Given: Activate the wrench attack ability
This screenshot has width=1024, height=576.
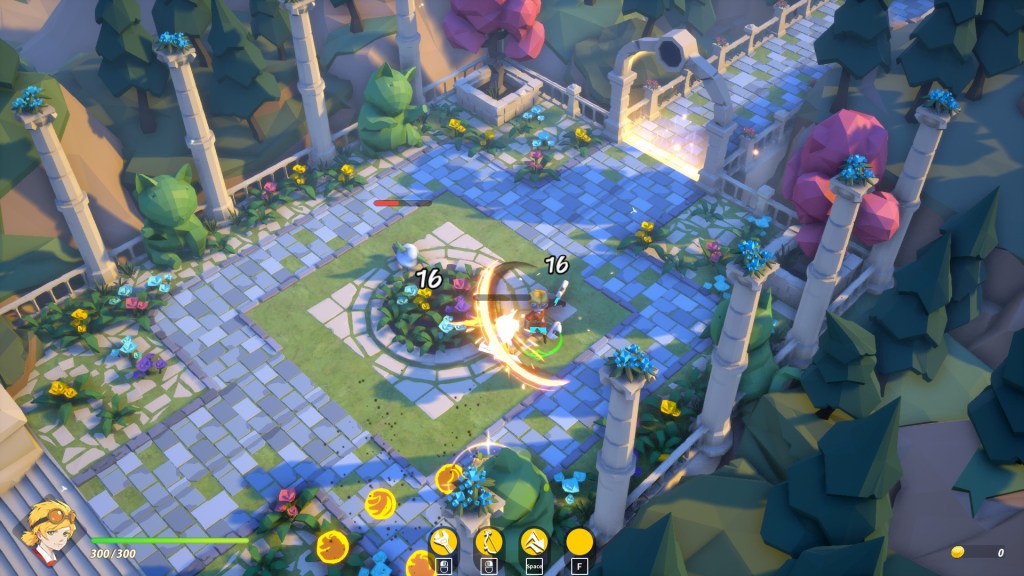Looking at the screenshot, I should click(444, 543).
